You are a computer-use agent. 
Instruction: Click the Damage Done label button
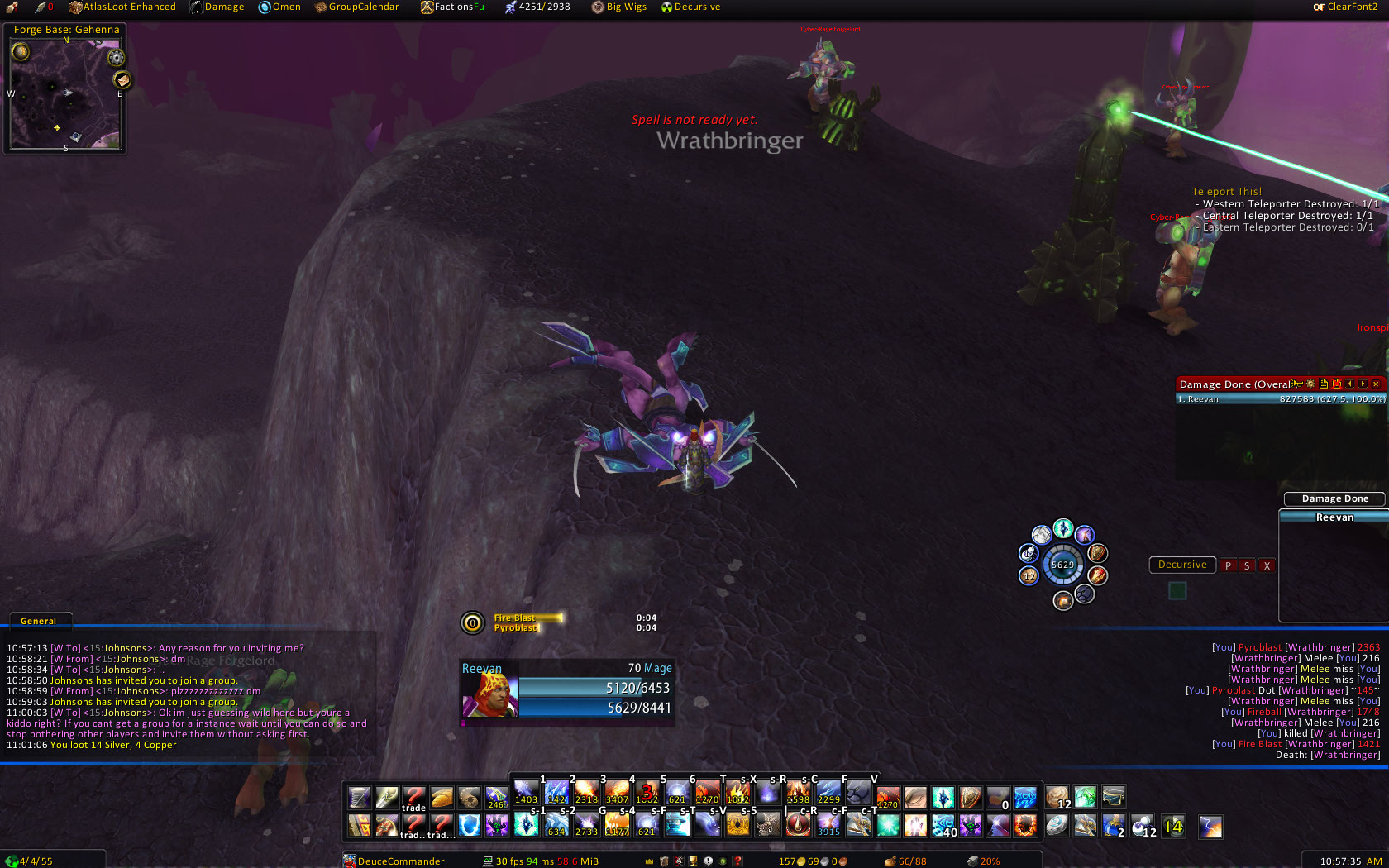[x=1334, y=498]
